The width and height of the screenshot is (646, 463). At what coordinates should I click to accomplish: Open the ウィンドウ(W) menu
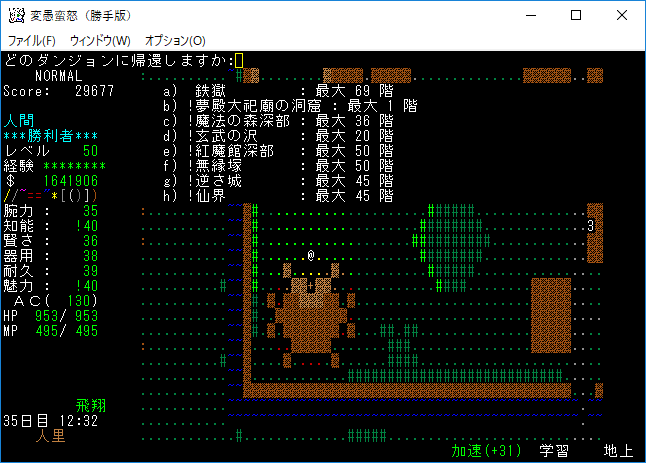point(100,40)
